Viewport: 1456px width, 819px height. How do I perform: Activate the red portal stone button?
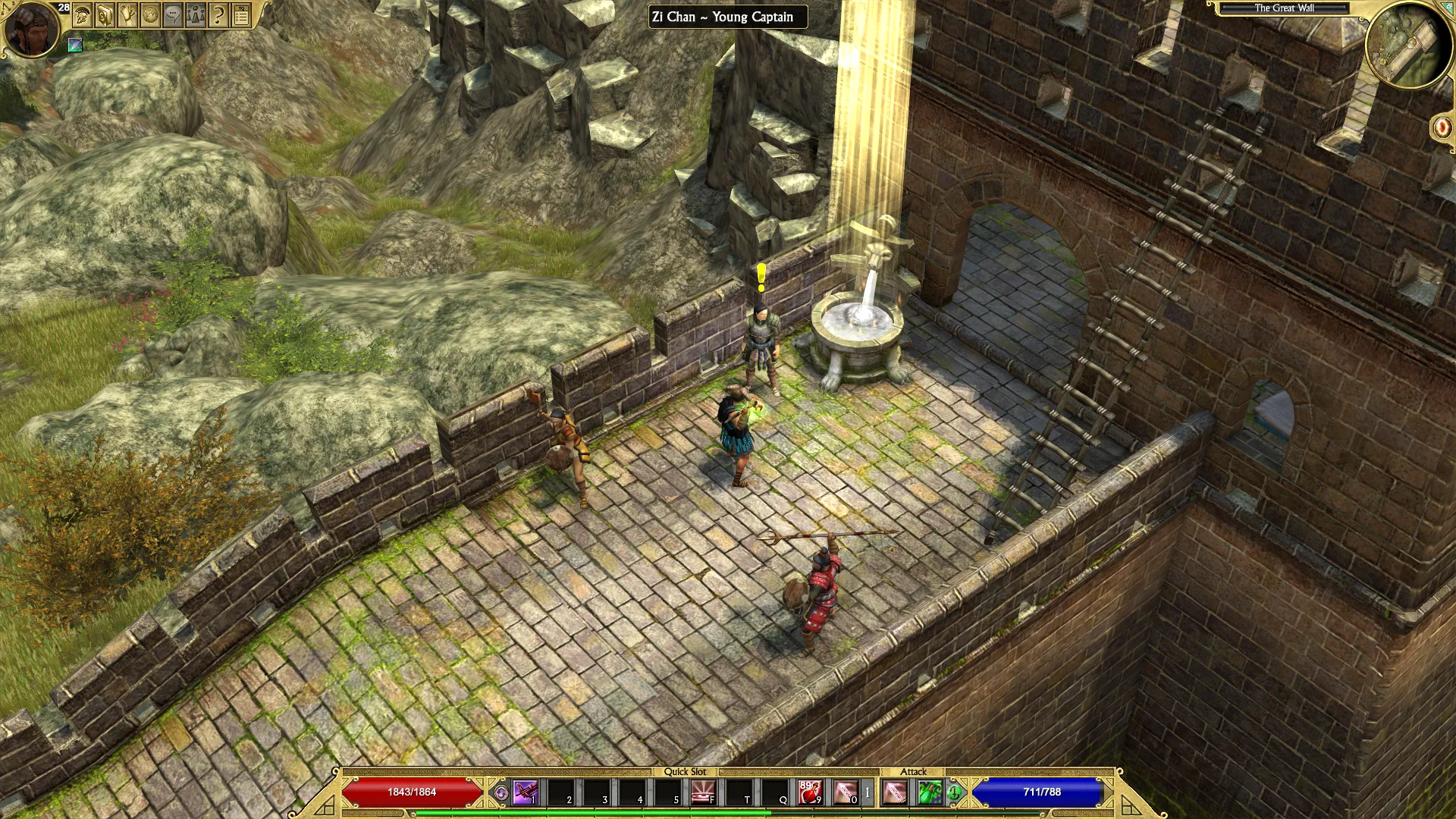[1441, 127]
